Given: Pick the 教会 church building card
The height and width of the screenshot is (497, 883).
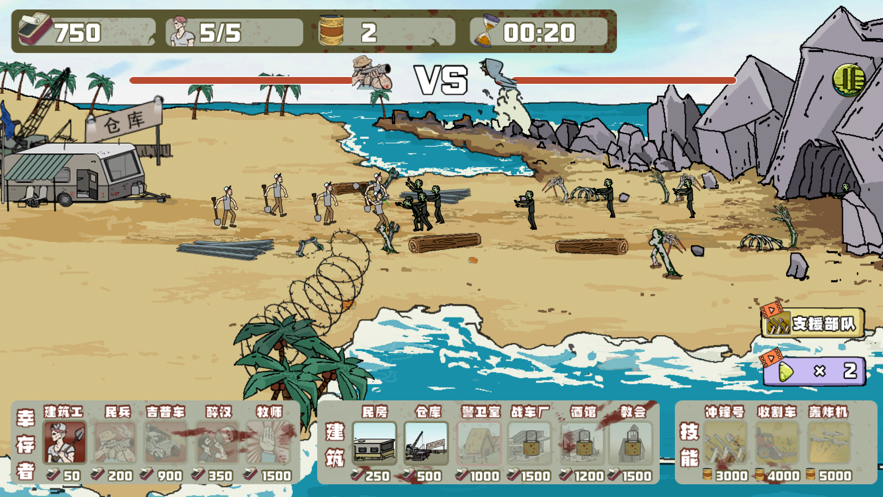Looking at the screenshot, I should point(633,443).
